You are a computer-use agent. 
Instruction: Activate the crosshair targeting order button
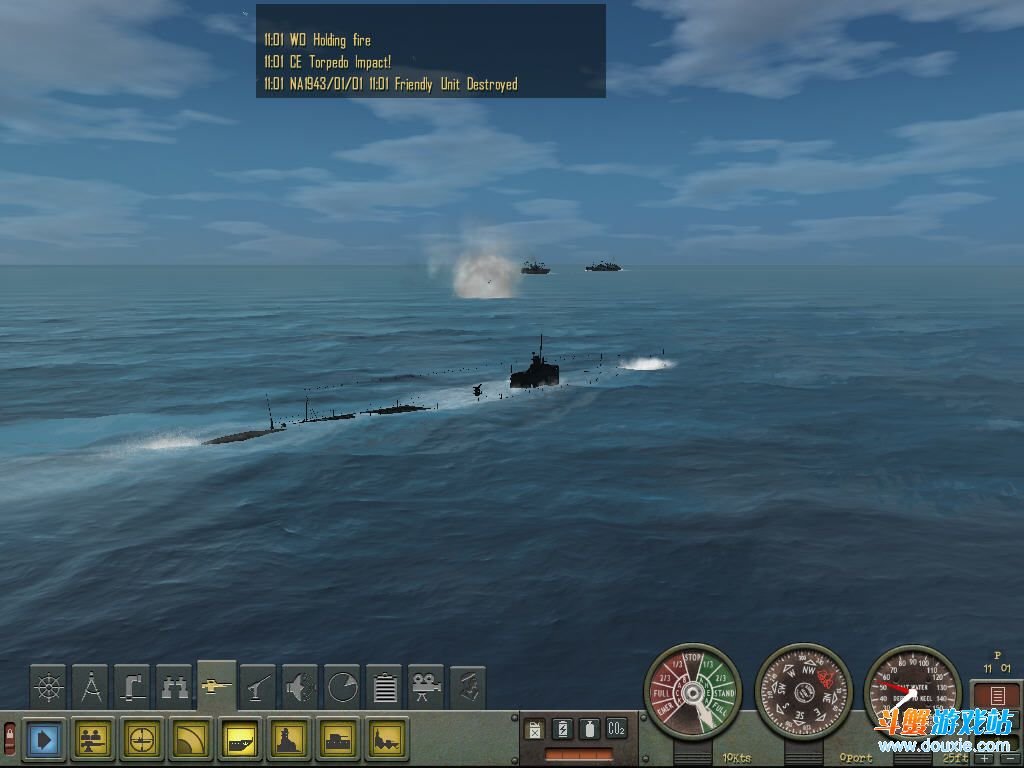pyautogui.click(x=144, y=740)
